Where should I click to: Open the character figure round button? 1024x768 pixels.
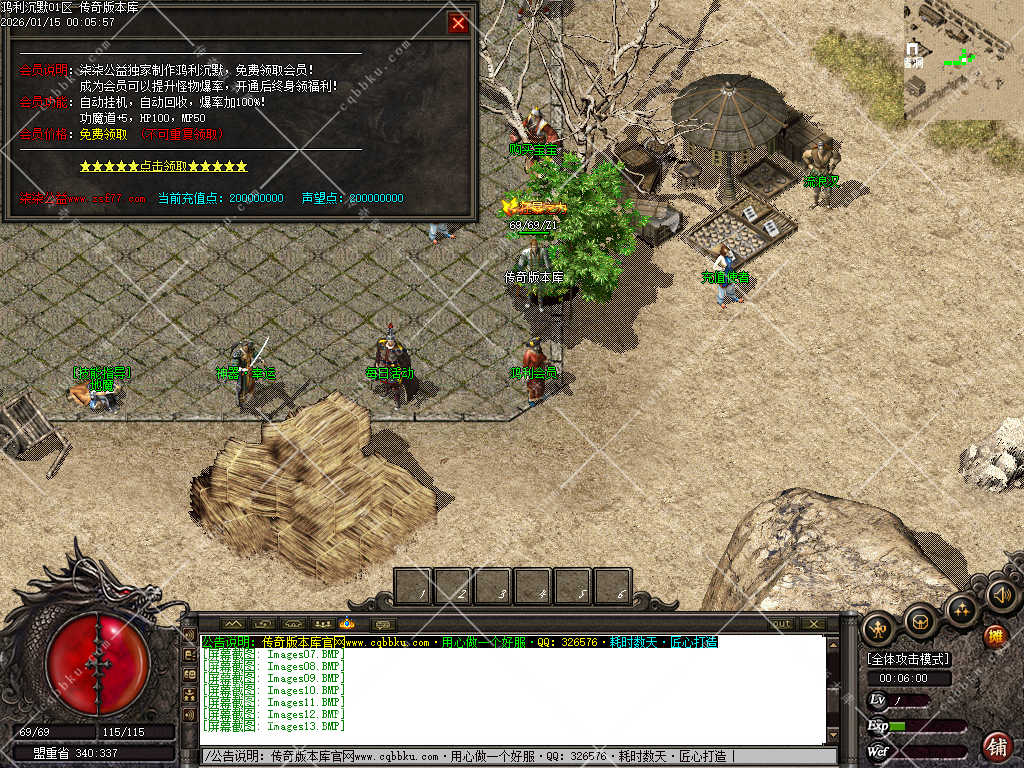point(880,628)
